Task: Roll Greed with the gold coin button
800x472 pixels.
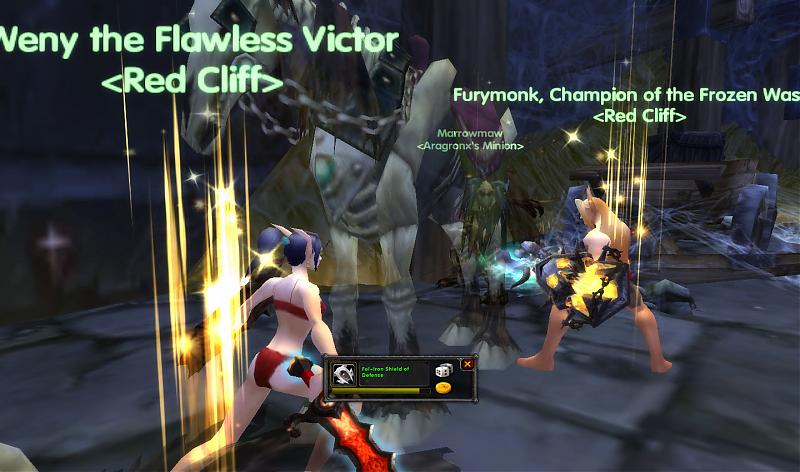Action: tap(443, 388)
